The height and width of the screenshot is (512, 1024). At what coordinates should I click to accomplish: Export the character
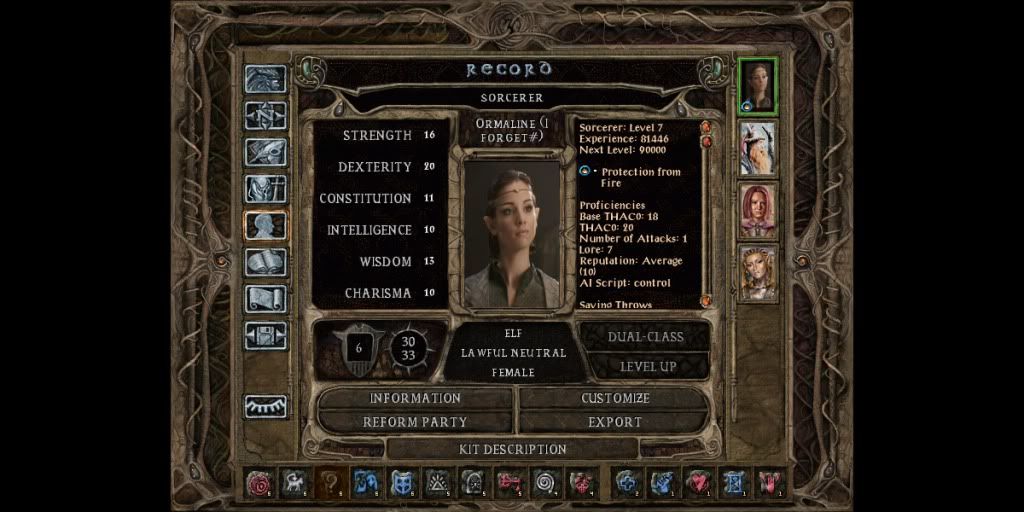tap(615, 422)
